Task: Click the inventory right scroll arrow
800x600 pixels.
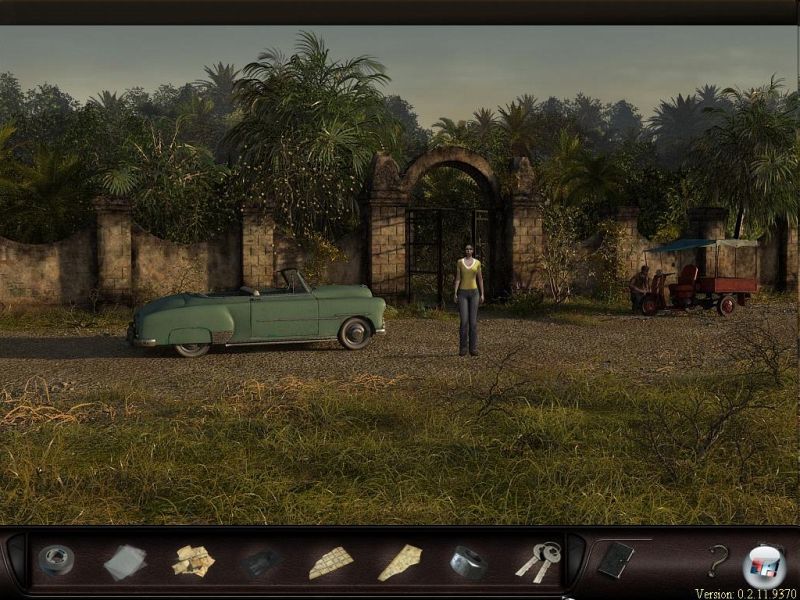Action: click(576, 560)
